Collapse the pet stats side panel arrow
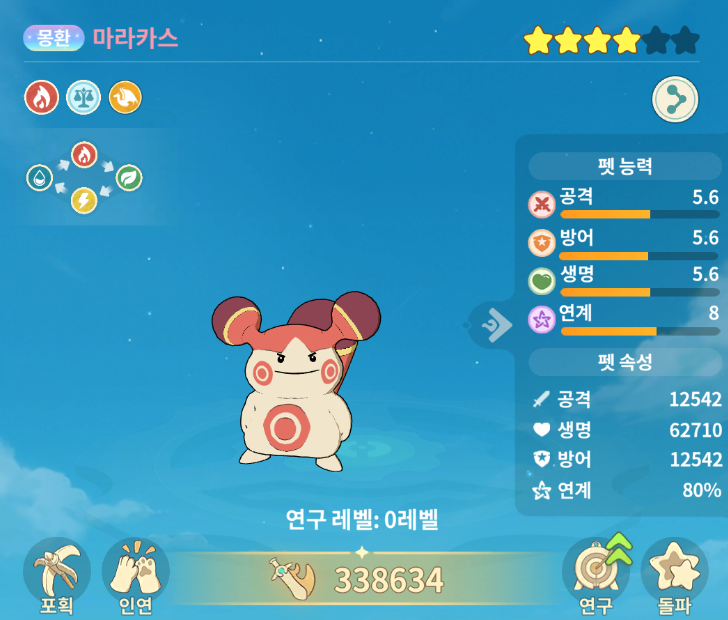The image size is (728, 620). pyautogui.click(x=496, y=323)
